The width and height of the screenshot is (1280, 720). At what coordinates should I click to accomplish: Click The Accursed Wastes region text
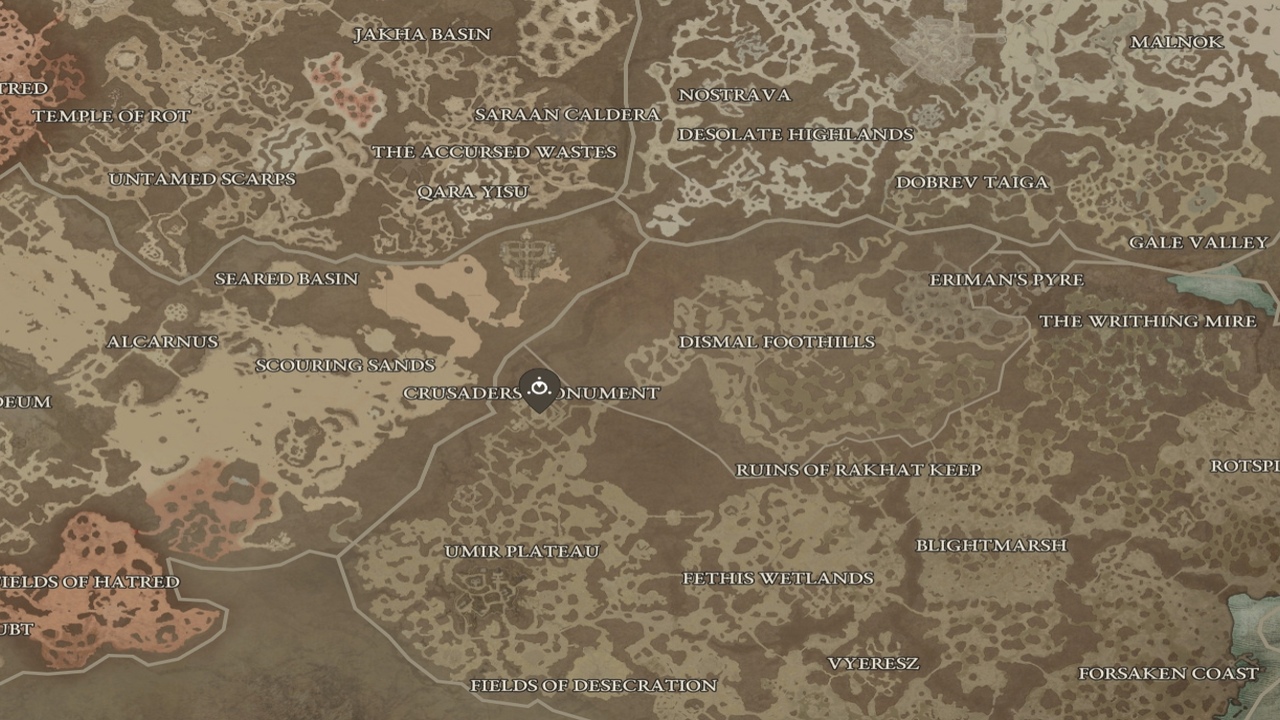pos(494,153)
